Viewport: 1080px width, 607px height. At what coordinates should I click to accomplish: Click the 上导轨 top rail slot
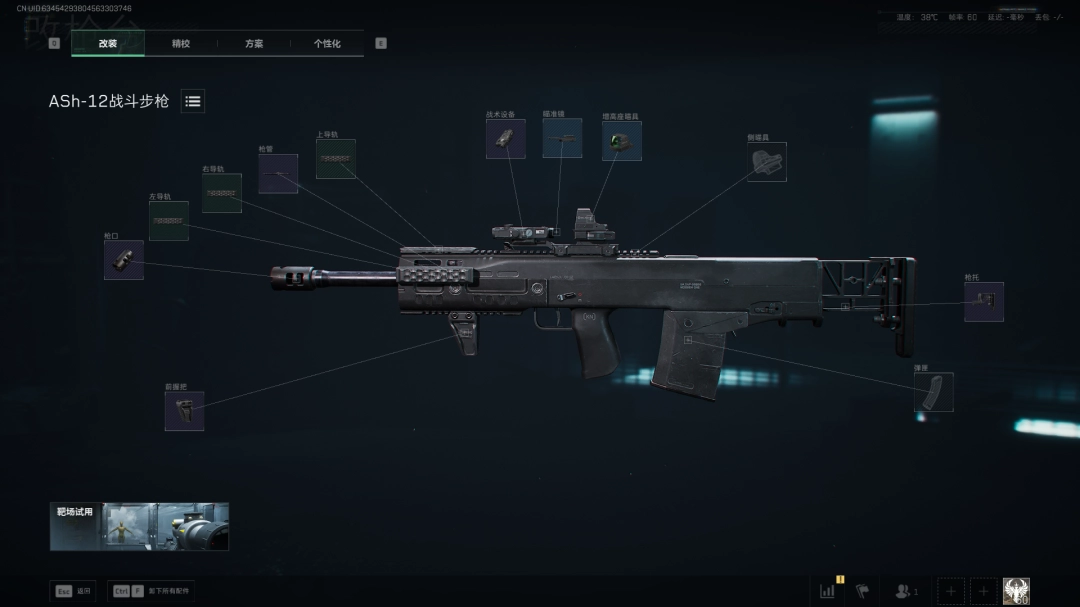[336, 159]
